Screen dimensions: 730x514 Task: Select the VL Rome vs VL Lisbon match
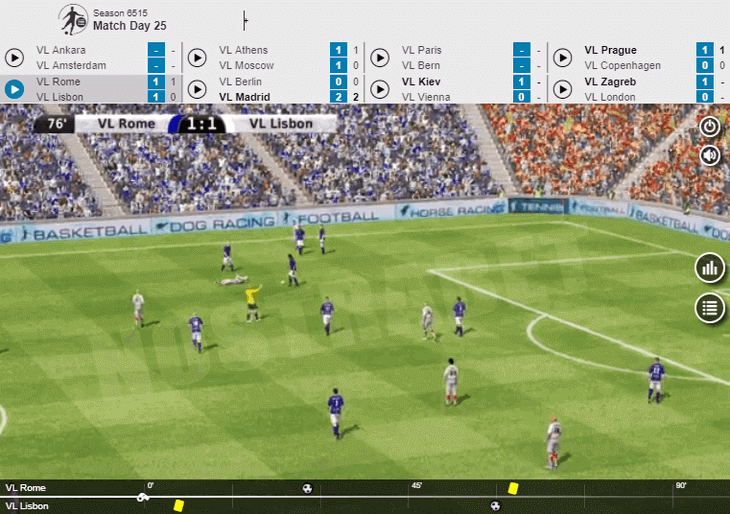(15, 89)
